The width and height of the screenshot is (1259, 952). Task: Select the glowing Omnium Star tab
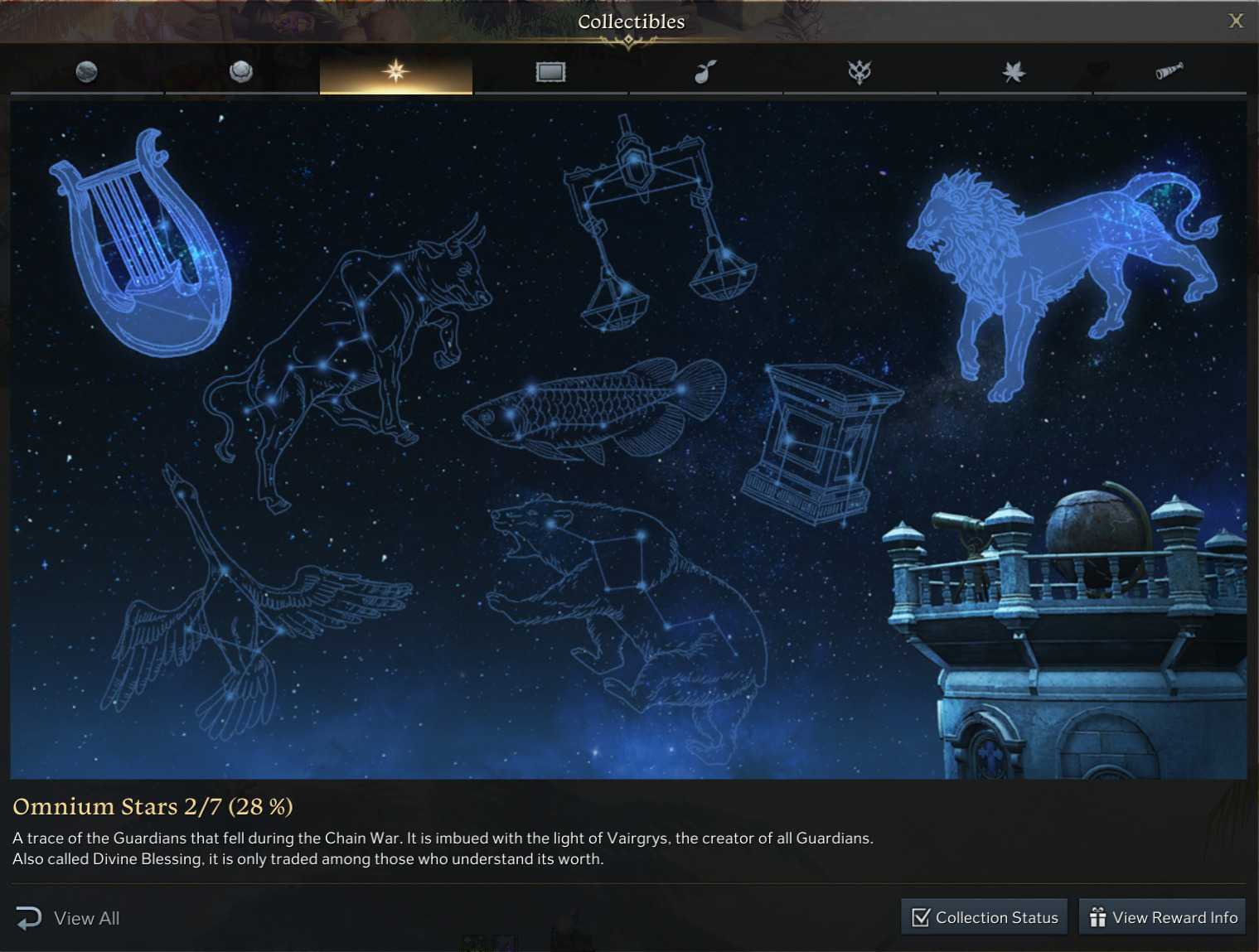(x=396, y=72)
